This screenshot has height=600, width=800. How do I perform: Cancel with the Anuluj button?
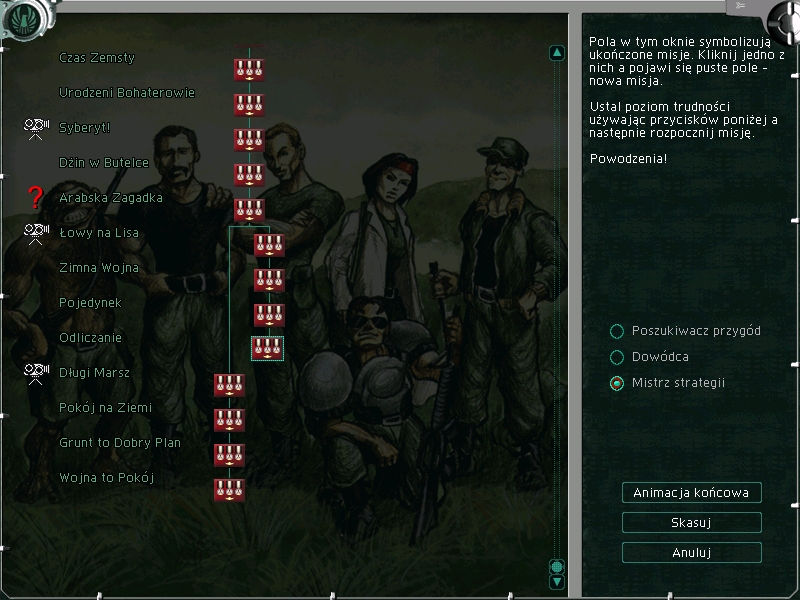point(691,552)
